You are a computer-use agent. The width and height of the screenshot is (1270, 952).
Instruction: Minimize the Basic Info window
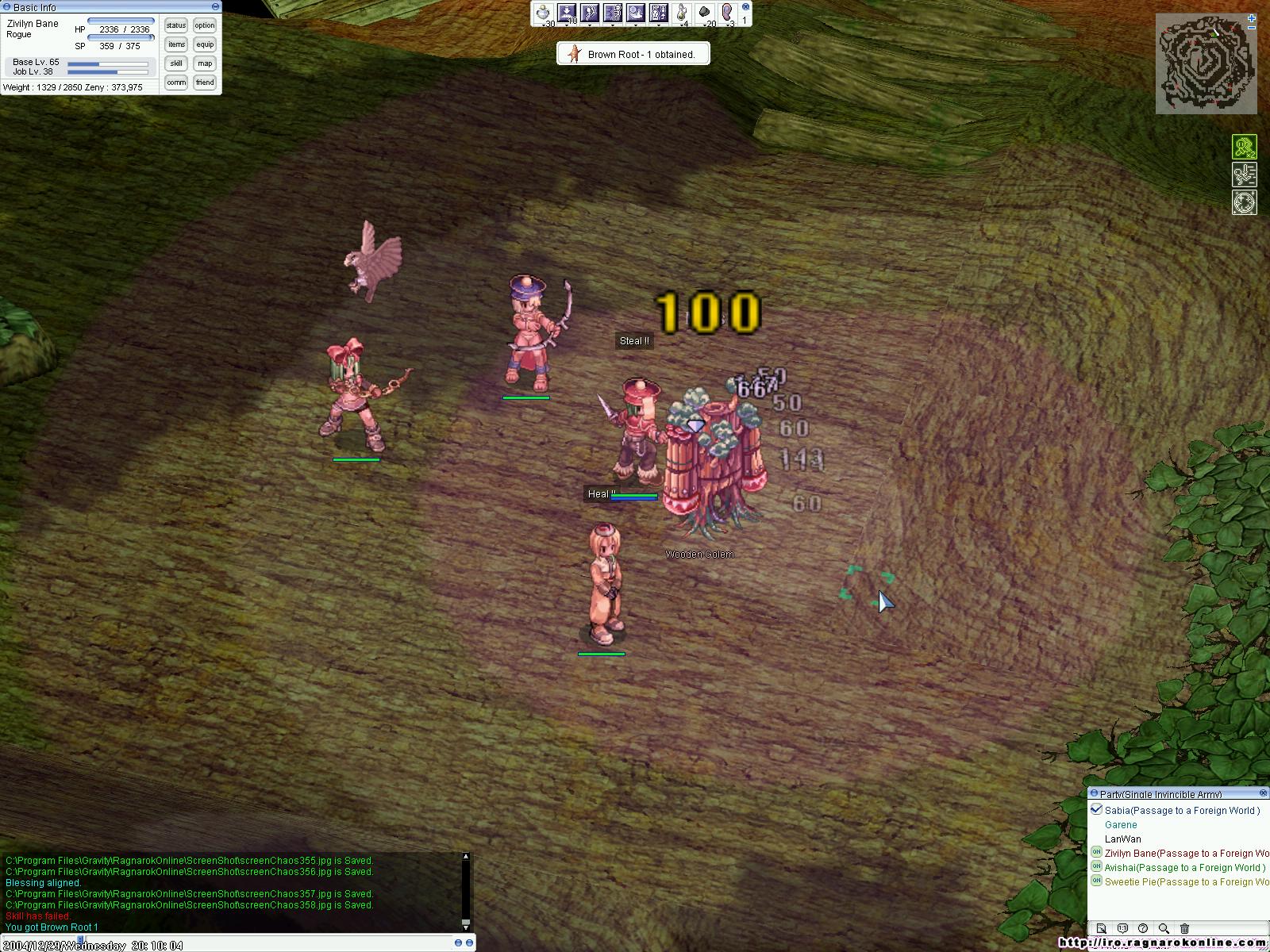pos(215,7)
